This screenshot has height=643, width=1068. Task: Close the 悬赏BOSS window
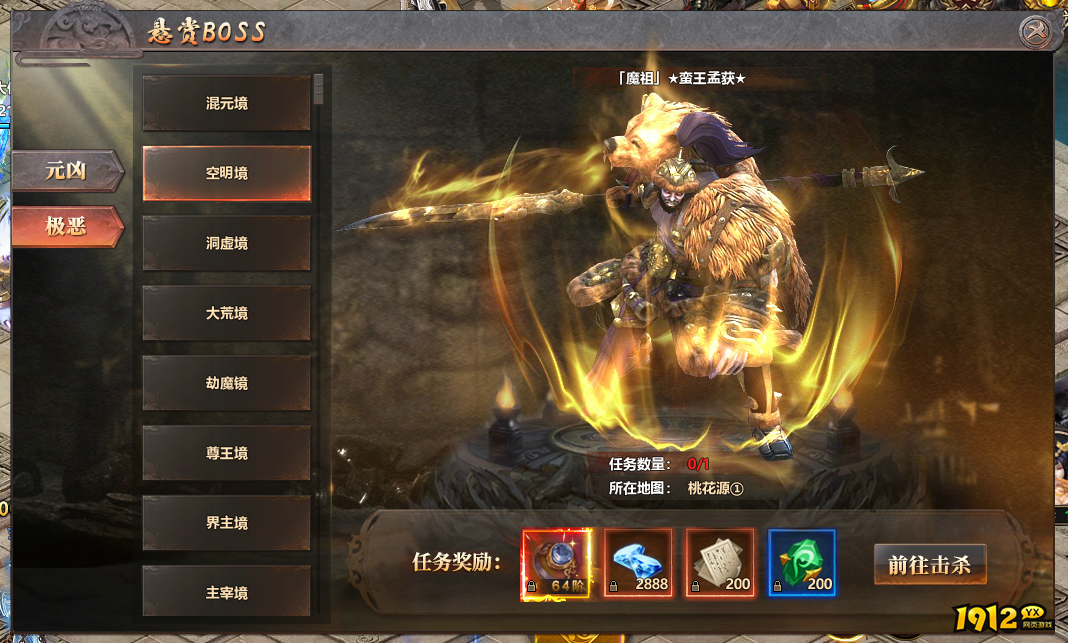[x=1035, y=32]
